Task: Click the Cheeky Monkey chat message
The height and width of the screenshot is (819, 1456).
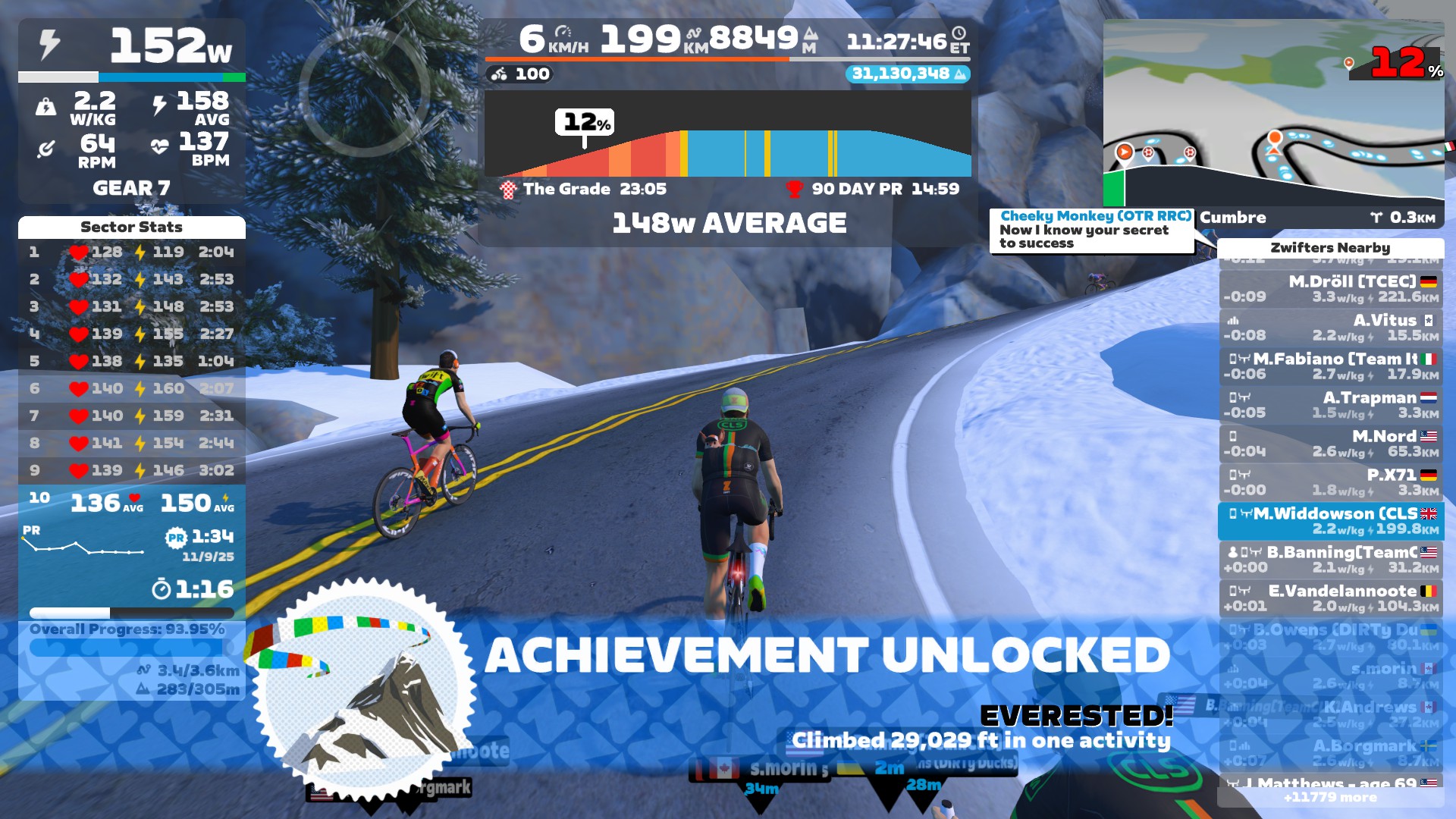Action: click(1091, 230)
